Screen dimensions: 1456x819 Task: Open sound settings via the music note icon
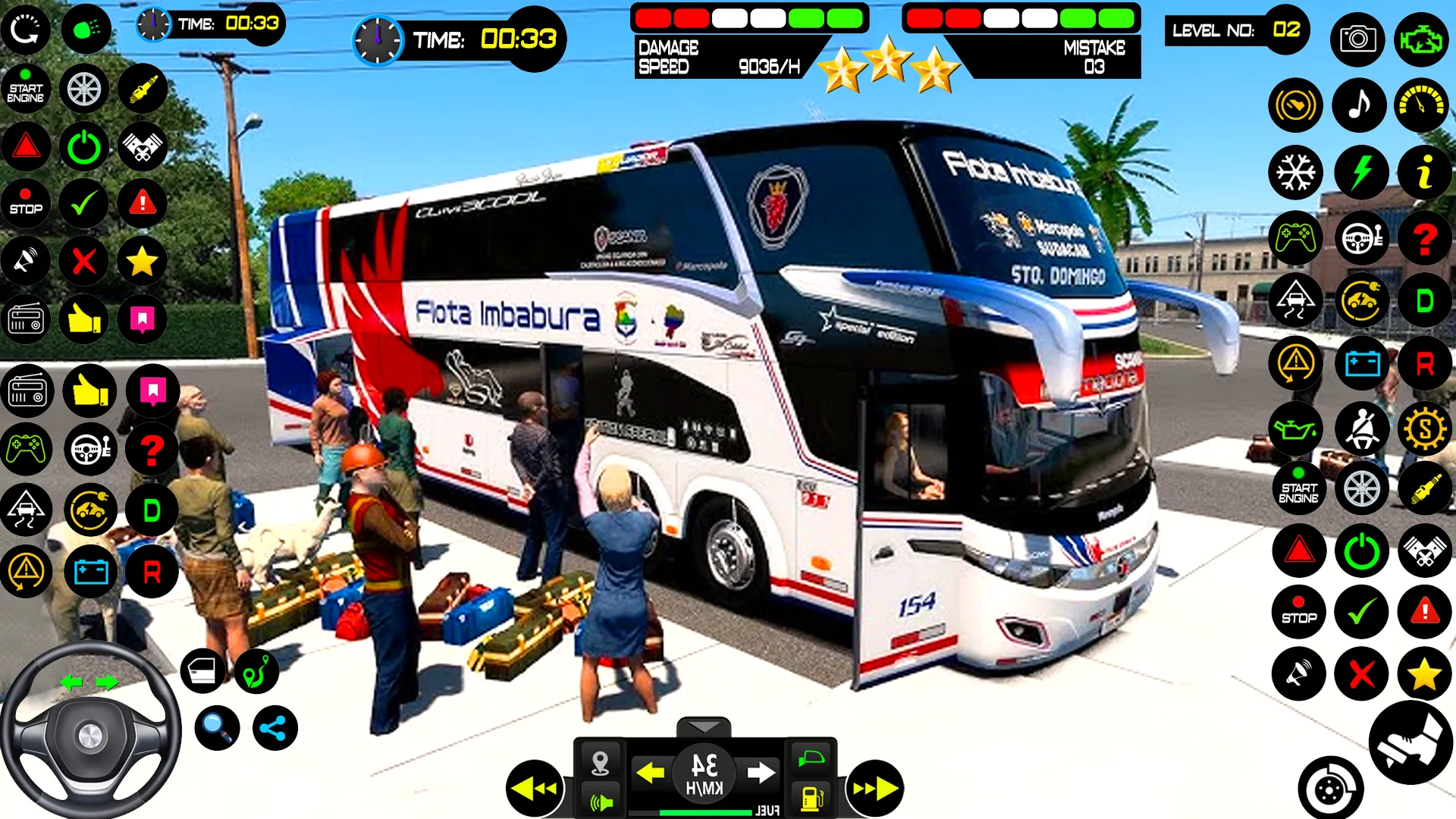coord(1361,105)
